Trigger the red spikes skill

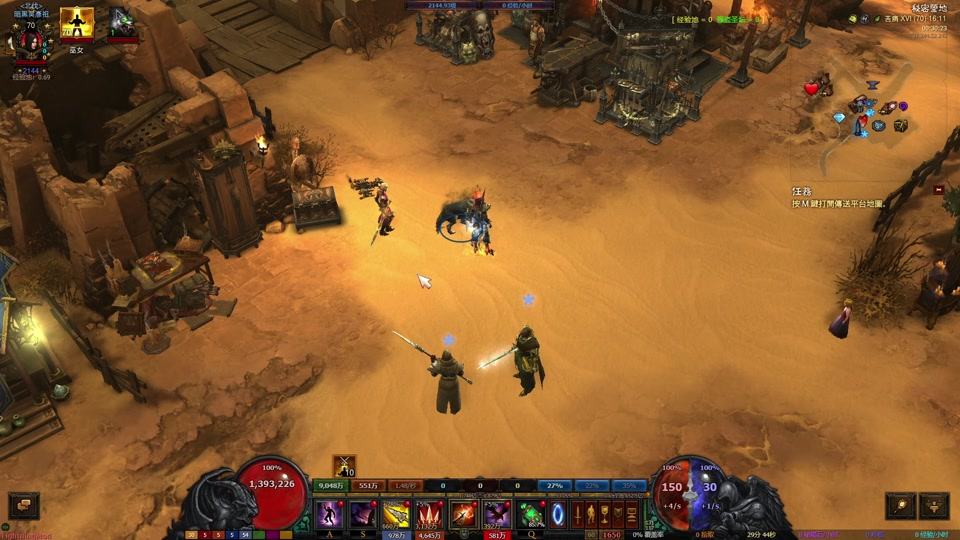point(430,514)
